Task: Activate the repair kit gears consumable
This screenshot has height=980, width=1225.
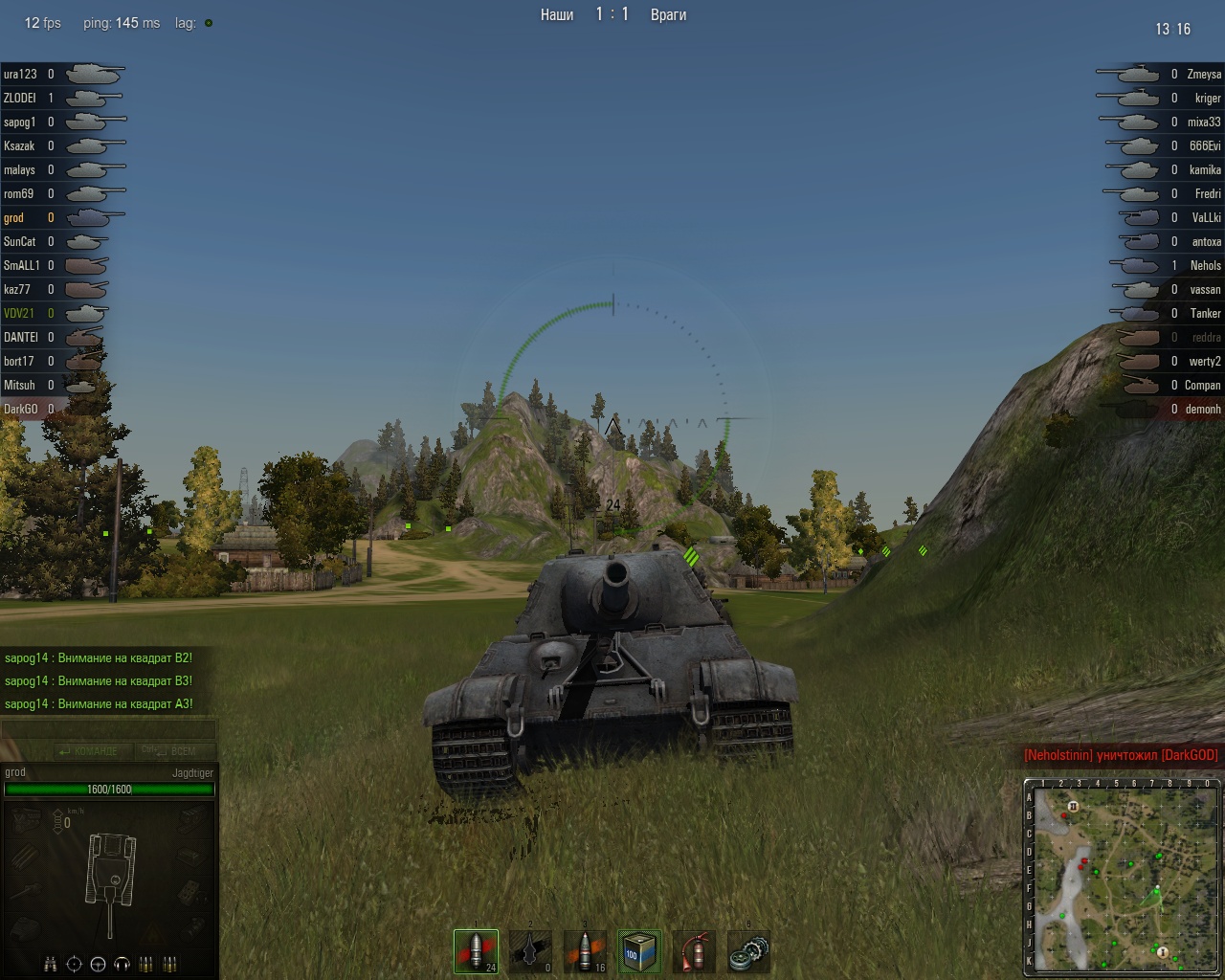Action: 748,951
